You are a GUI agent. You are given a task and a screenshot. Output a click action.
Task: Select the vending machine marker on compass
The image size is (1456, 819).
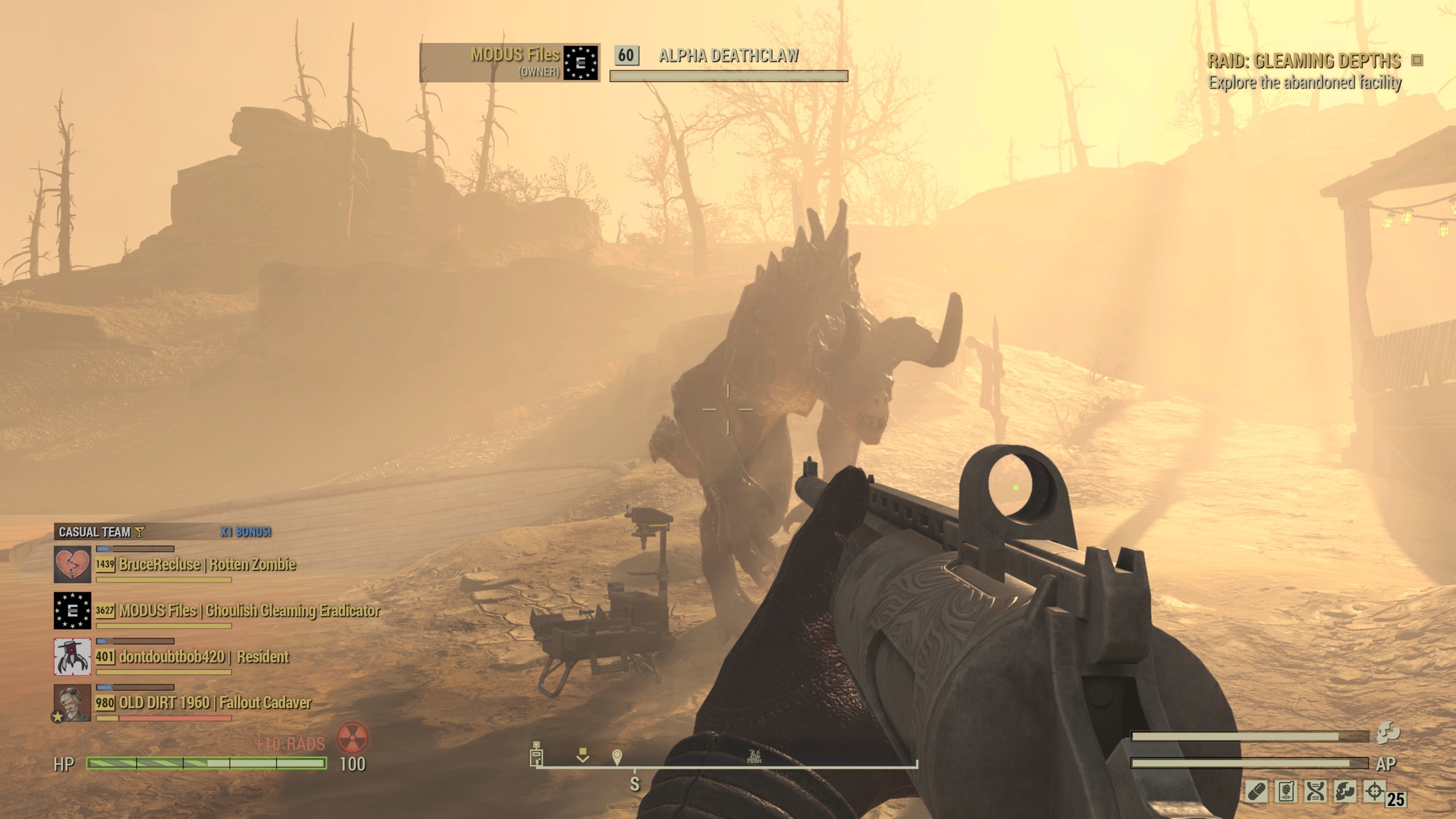tap(537, 754)
